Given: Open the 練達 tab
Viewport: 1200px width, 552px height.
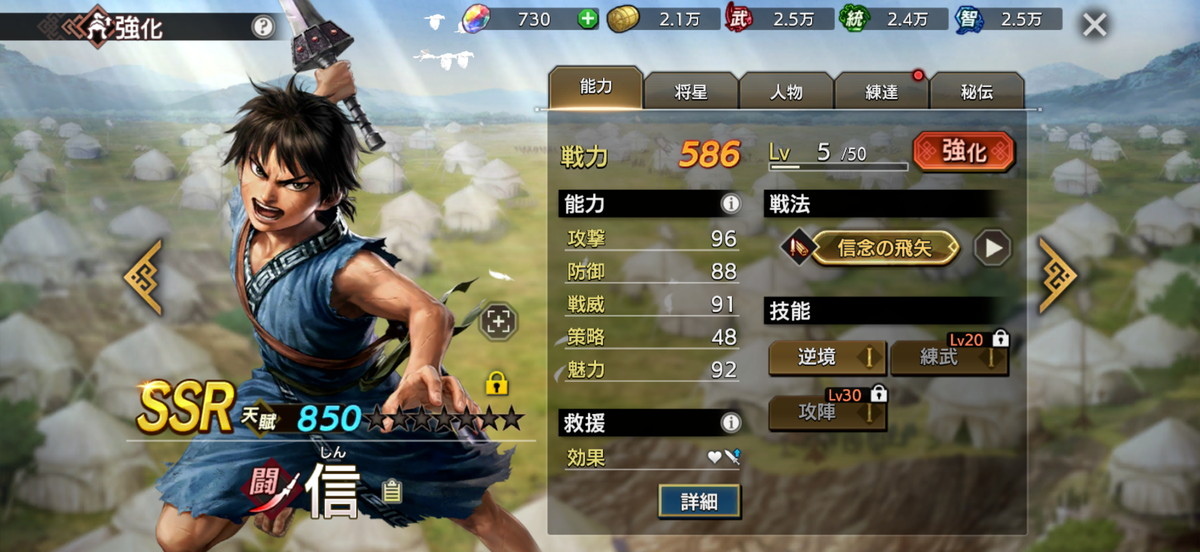Looking at the screenshot, I should [881, 92].
